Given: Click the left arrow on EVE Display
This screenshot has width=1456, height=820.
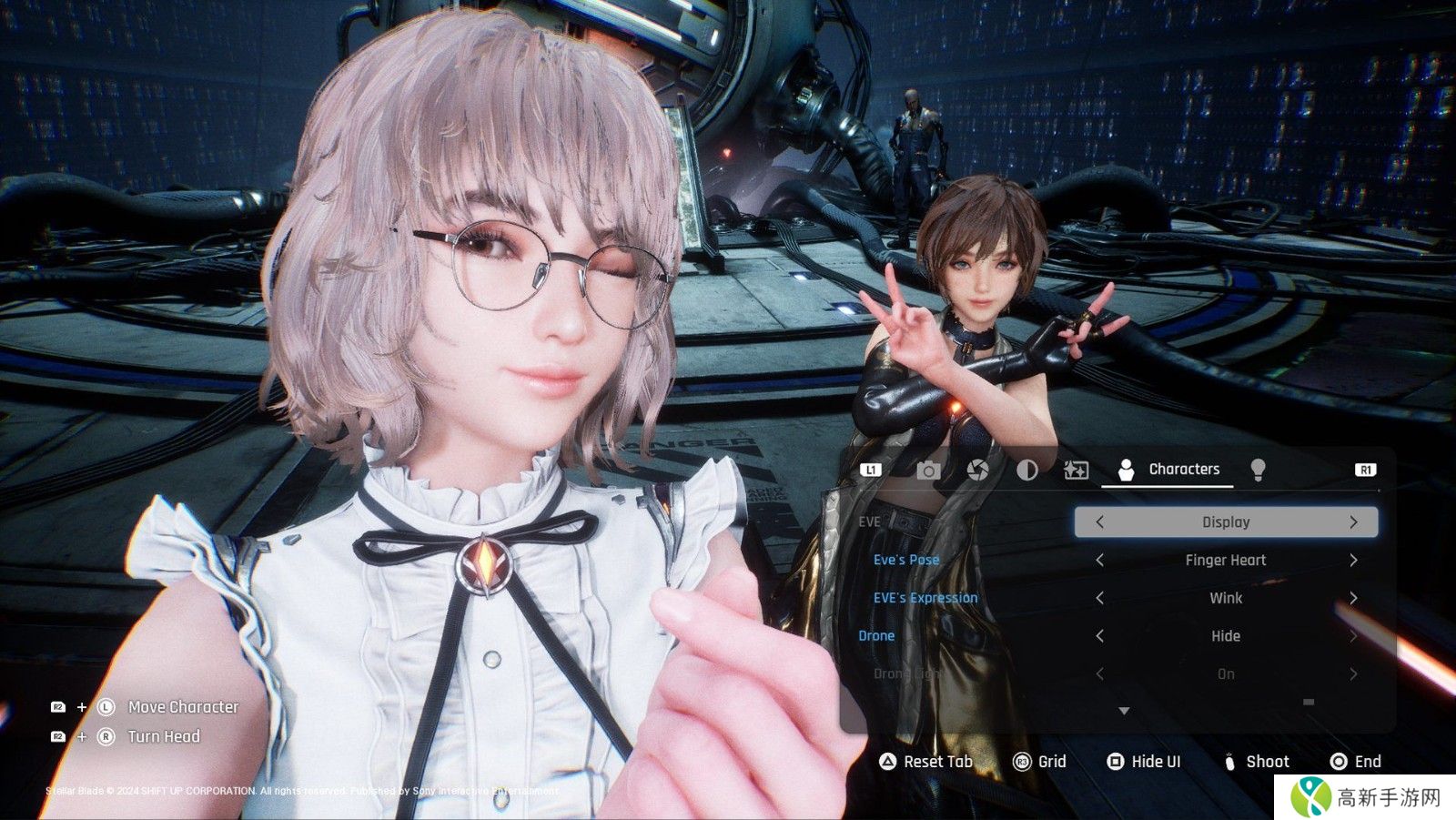Looking at the screenshot, I should (1099, 522).
